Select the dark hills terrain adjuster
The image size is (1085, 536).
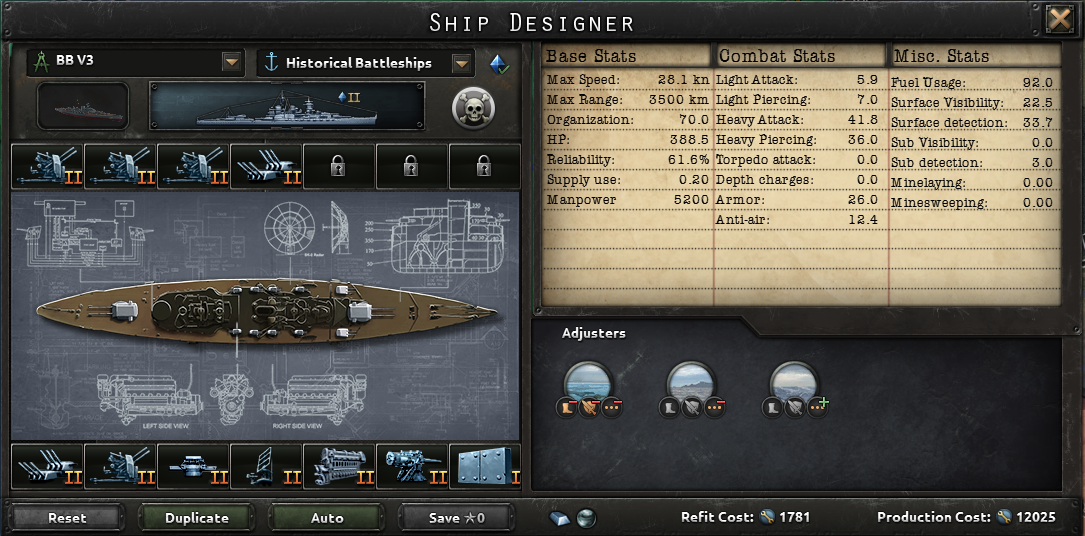(x=691, y=384)
